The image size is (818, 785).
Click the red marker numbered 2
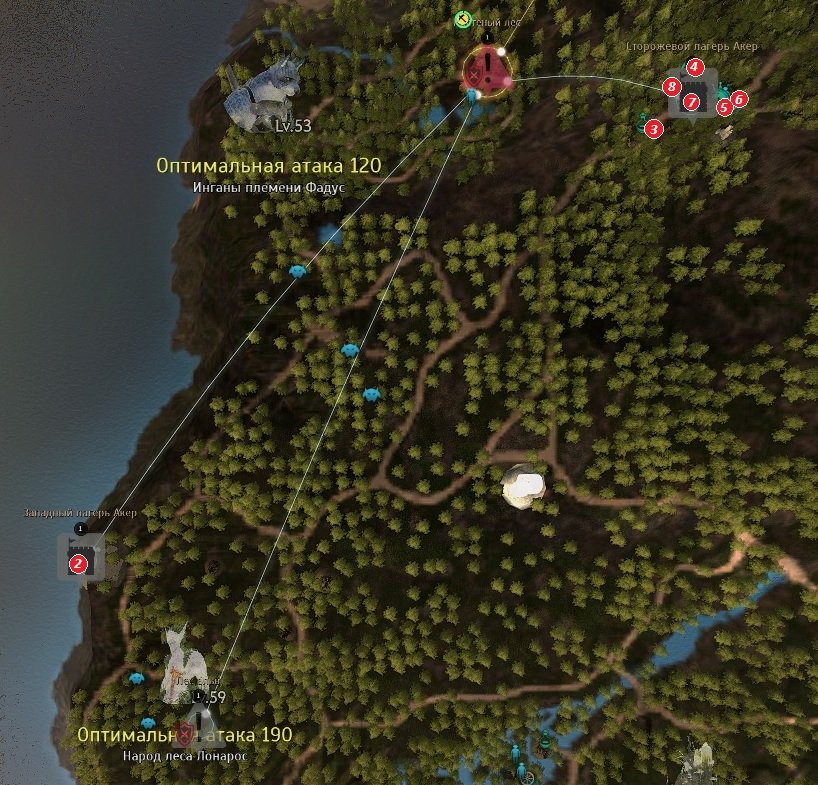pyautogui.click(x=77, y=565)
